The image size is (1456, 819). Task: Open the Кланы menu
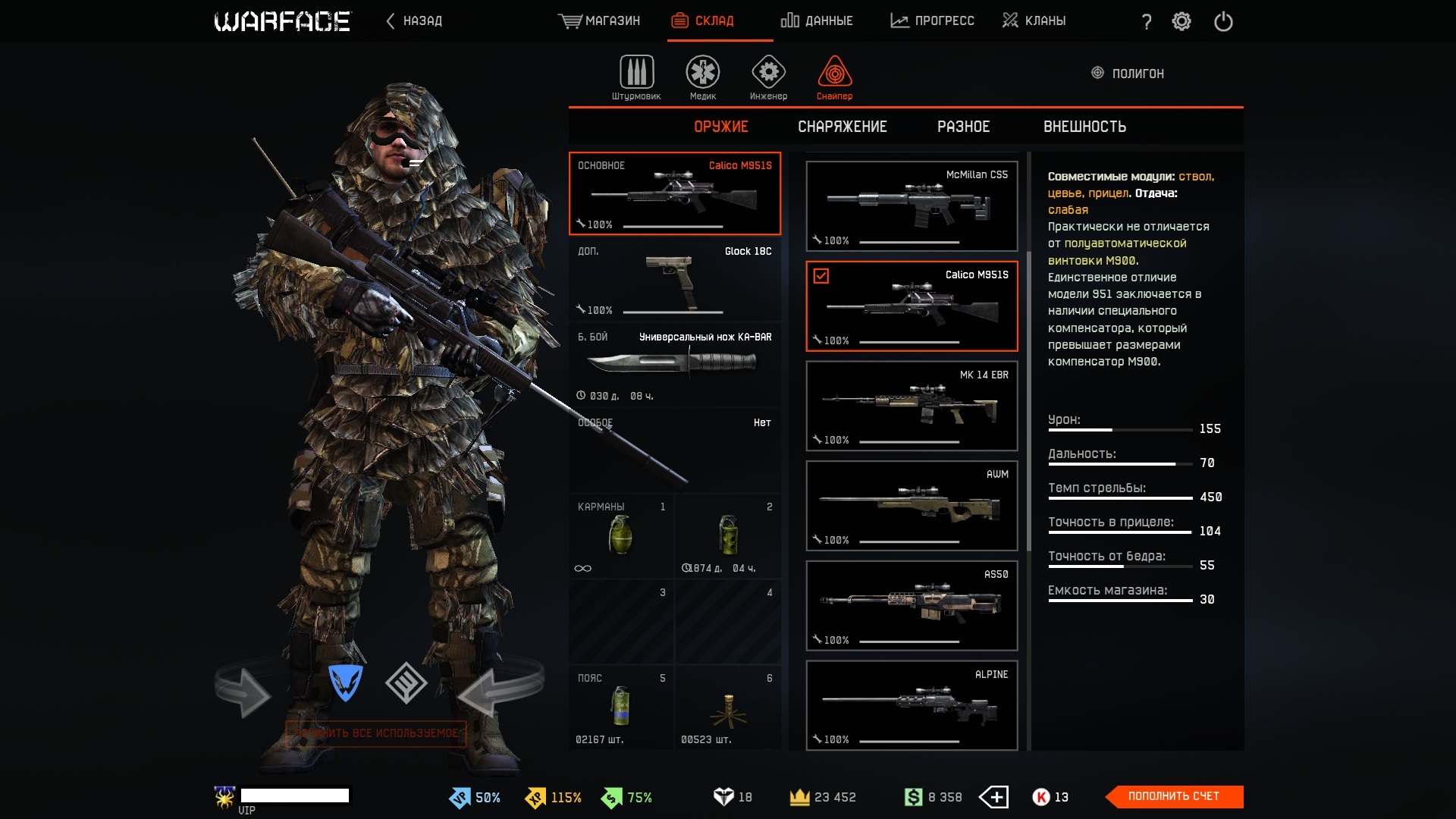point(1034,20)
